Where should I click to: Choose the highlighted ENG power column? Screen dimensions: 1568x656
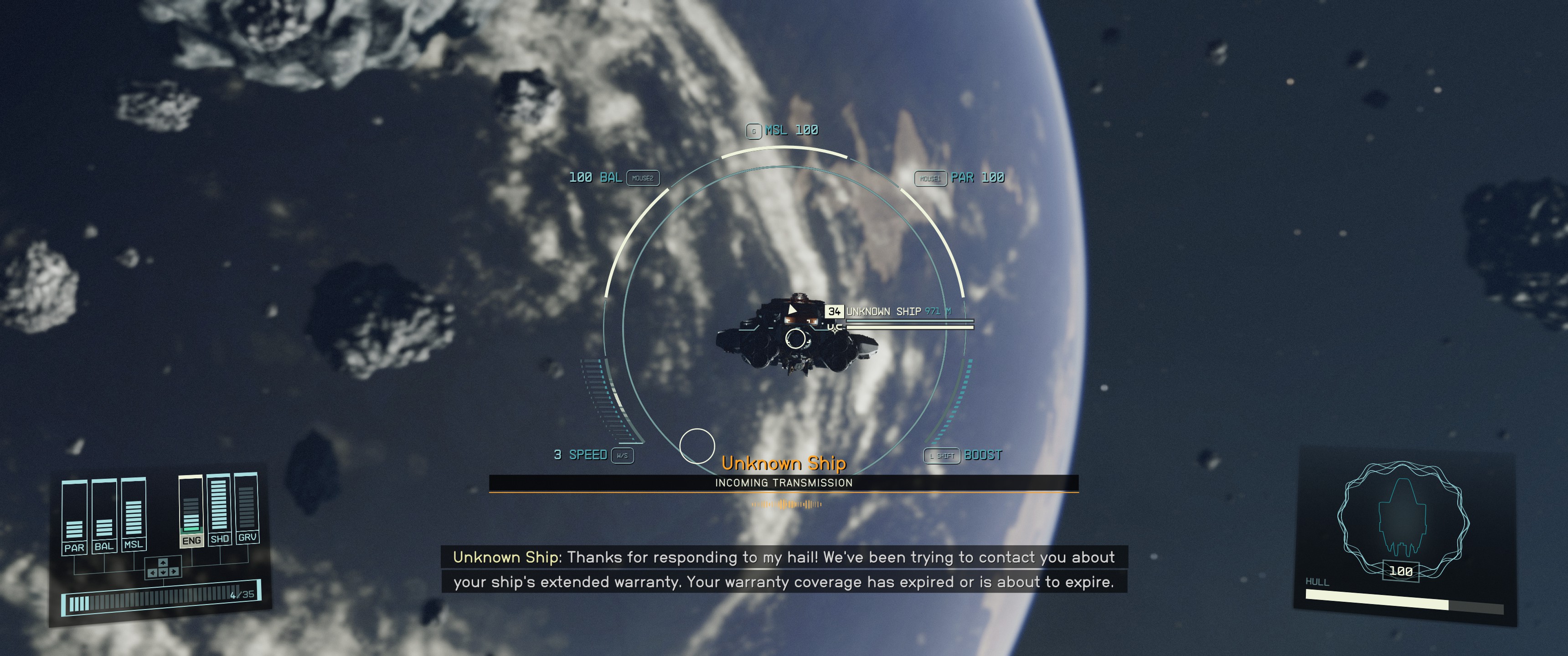191,511
